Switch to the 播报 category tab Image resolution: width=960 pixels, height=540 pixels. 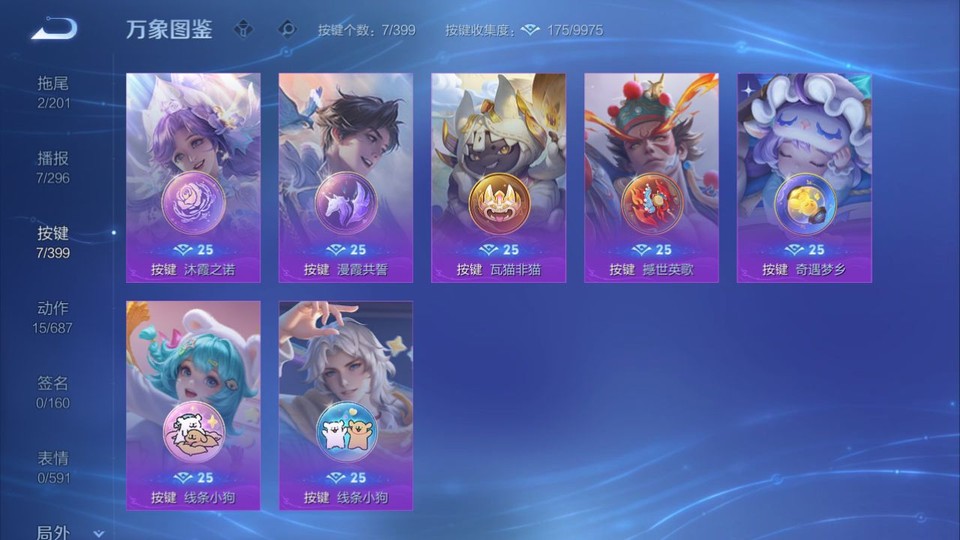[x=53, y=166]
